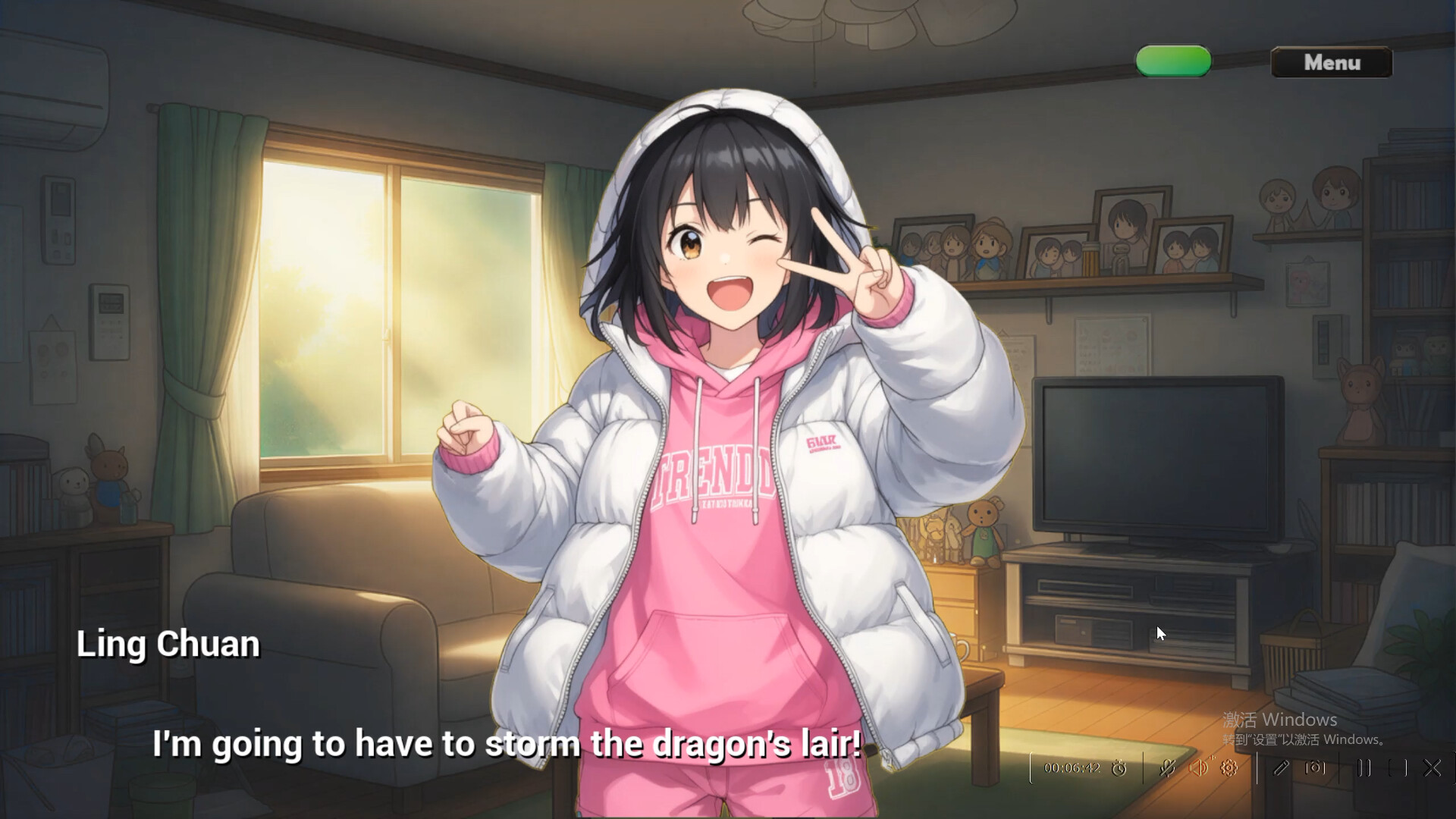
Task: Click the Ling Chuan name label
Action: (x=168, y=644)
